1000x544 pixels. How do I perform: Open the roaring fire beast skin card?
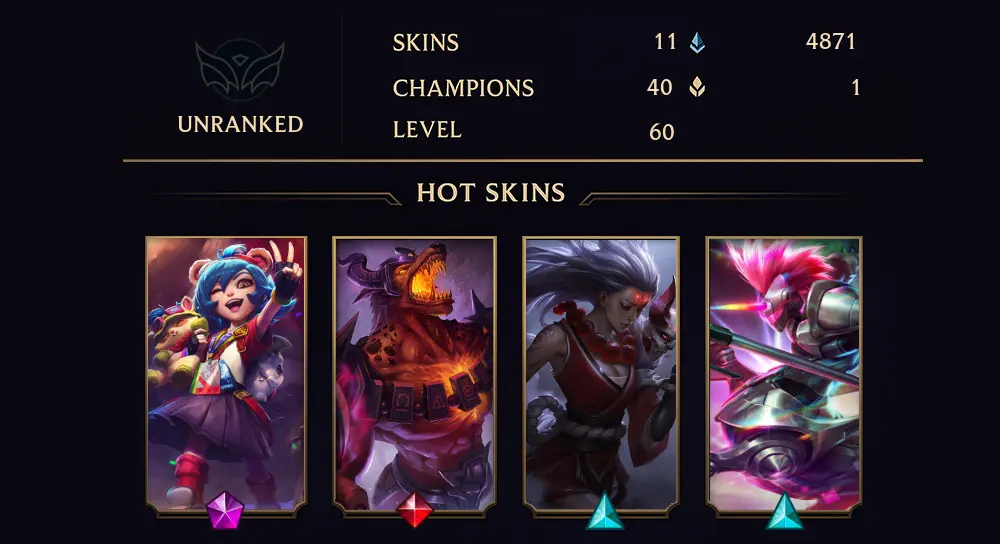click(414, 374)
